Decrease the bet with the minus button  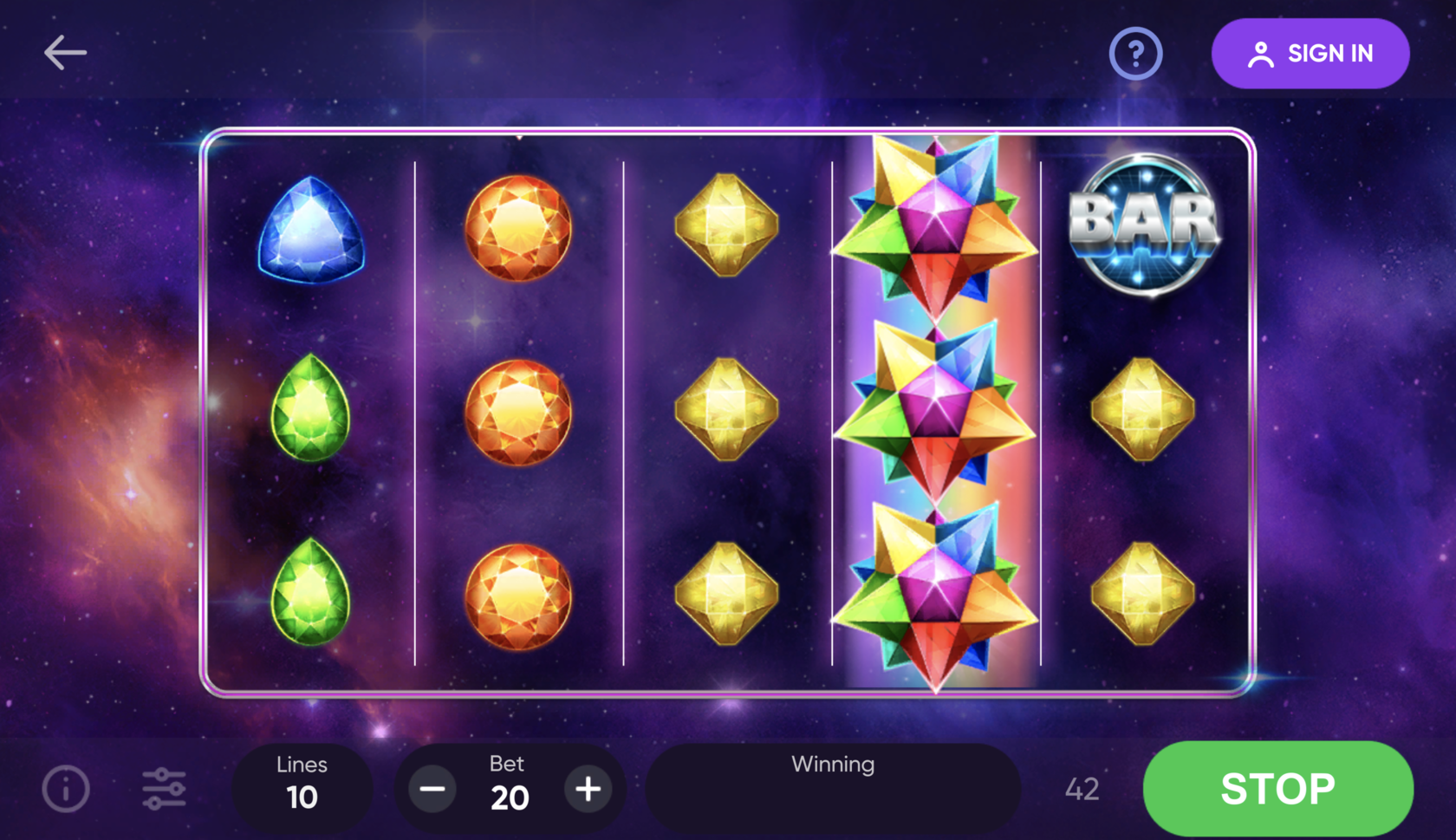(x=432, y=789)
